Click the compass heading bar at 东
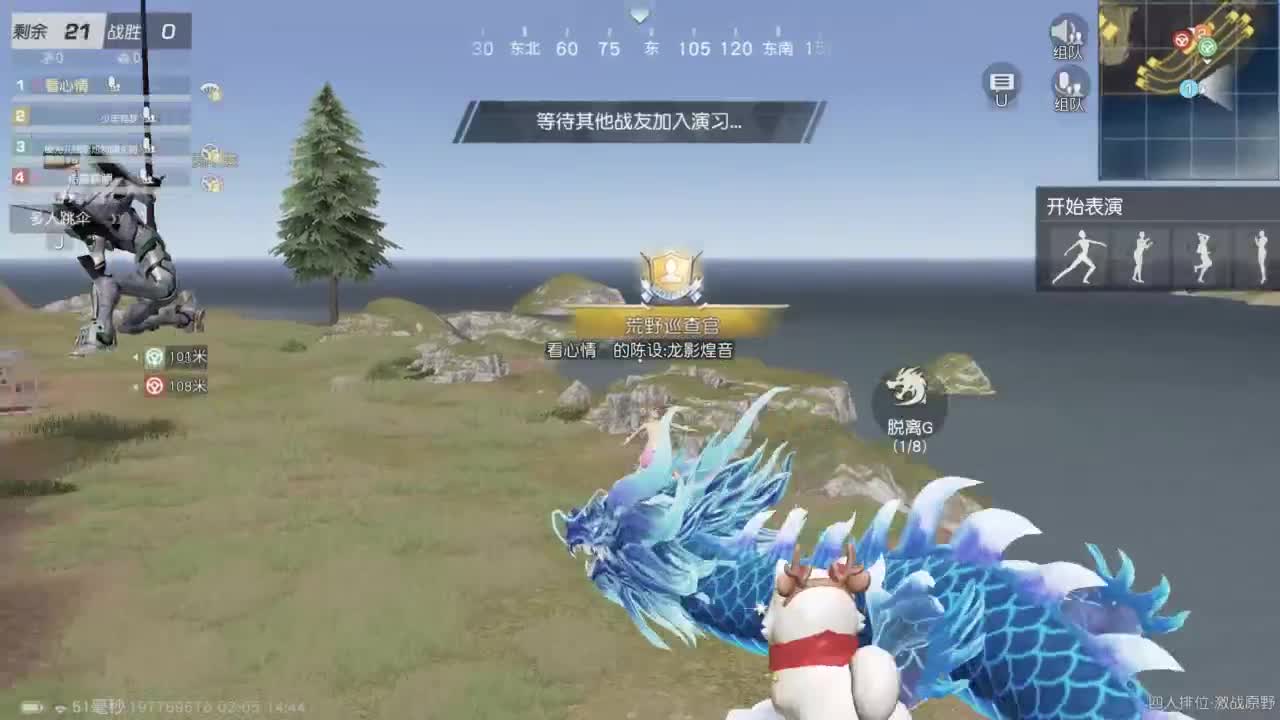 [651, 48]
